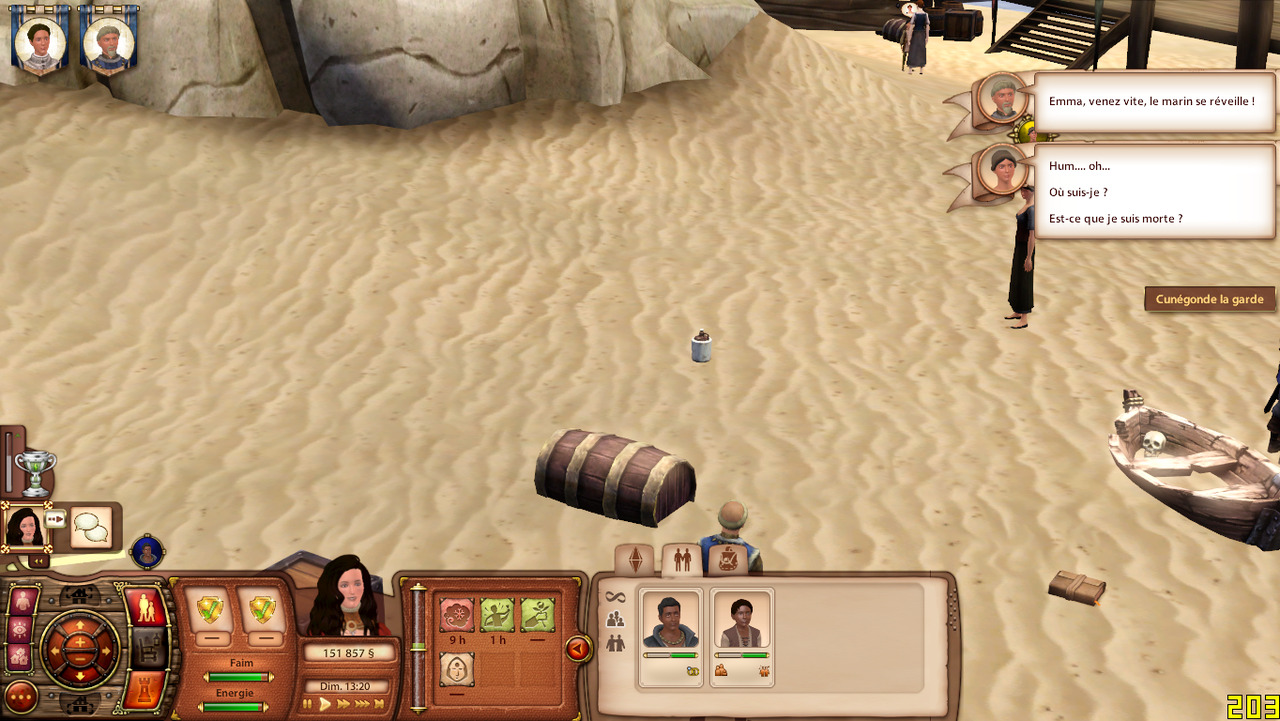This screenshot has height=721, width=1280.
Task: Select the first hero portrait banner
Action: pyautogui.click(x=40, y=40)
